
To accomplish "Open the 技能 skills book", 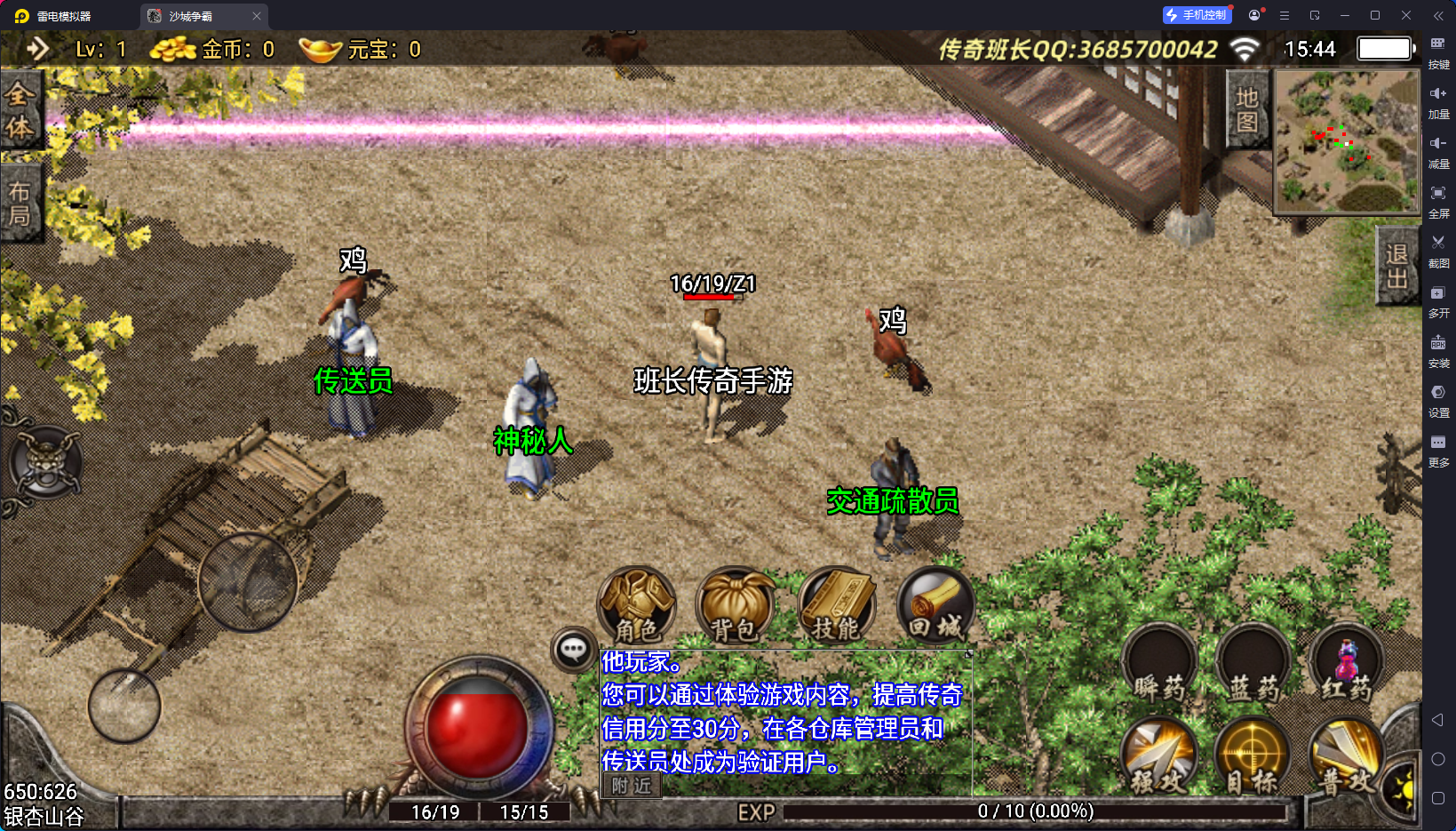I will (836, 604).
